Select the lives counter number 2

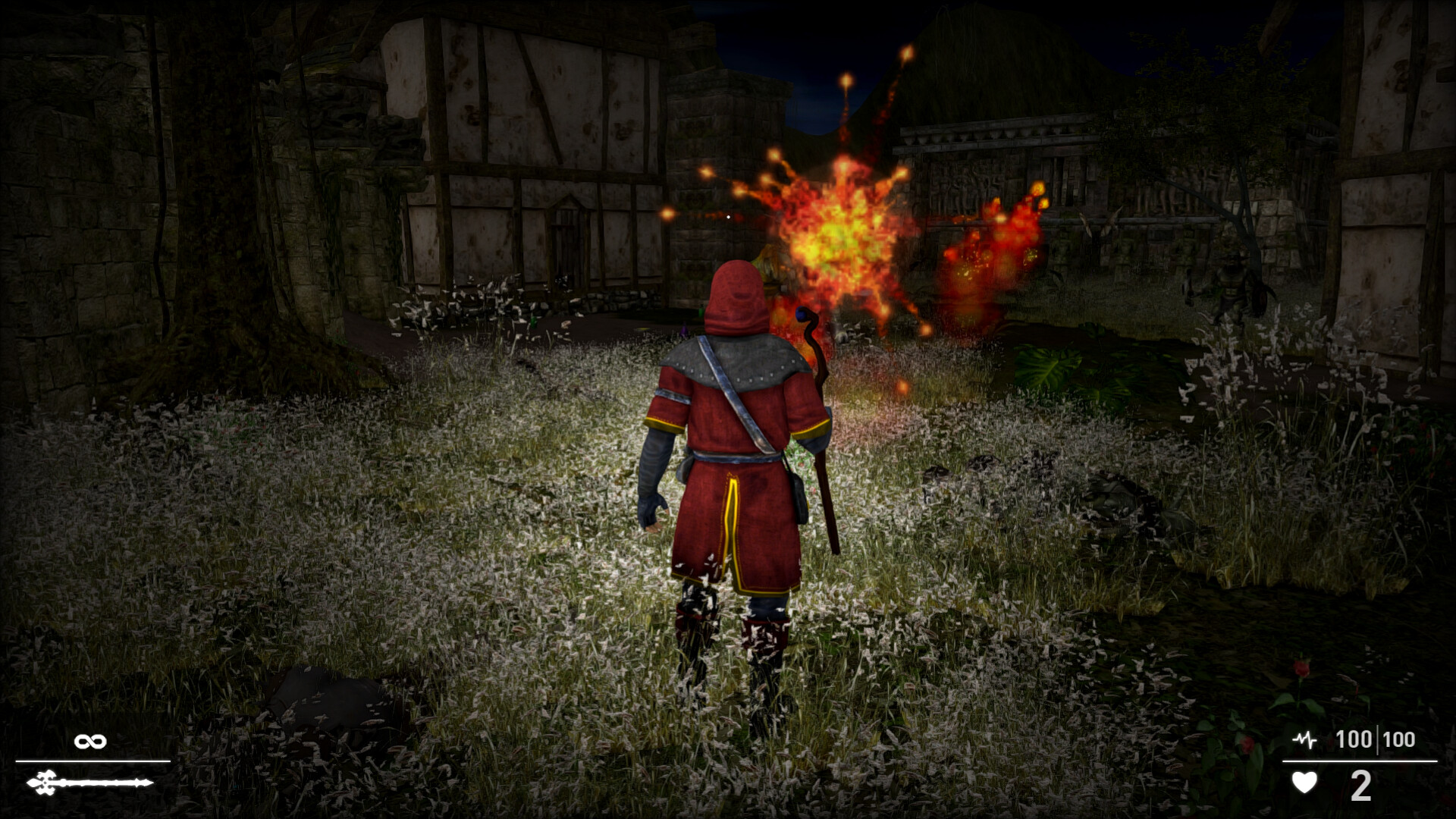point(1361,785)
